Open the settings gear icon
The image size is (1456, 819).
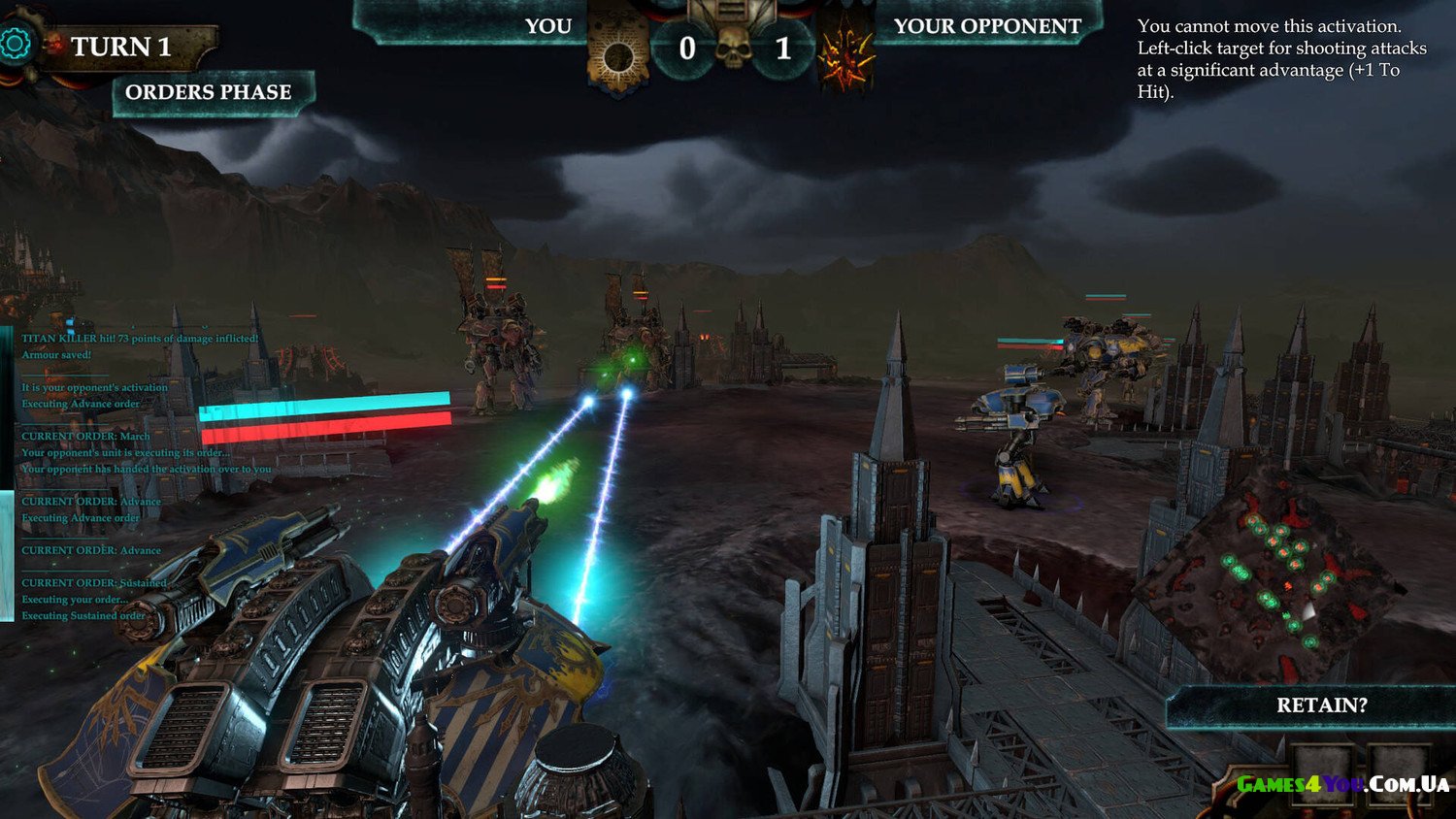[x=15, y=44]
